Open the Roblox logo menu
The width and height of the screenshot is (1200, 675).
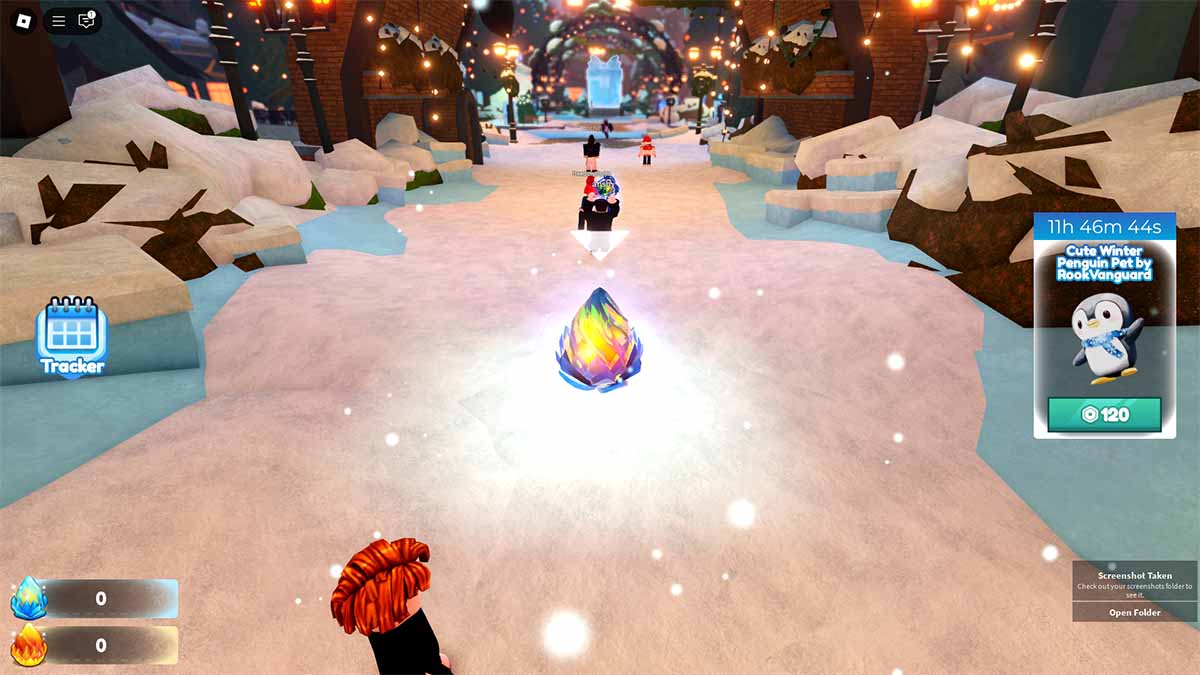coord(22,20)
